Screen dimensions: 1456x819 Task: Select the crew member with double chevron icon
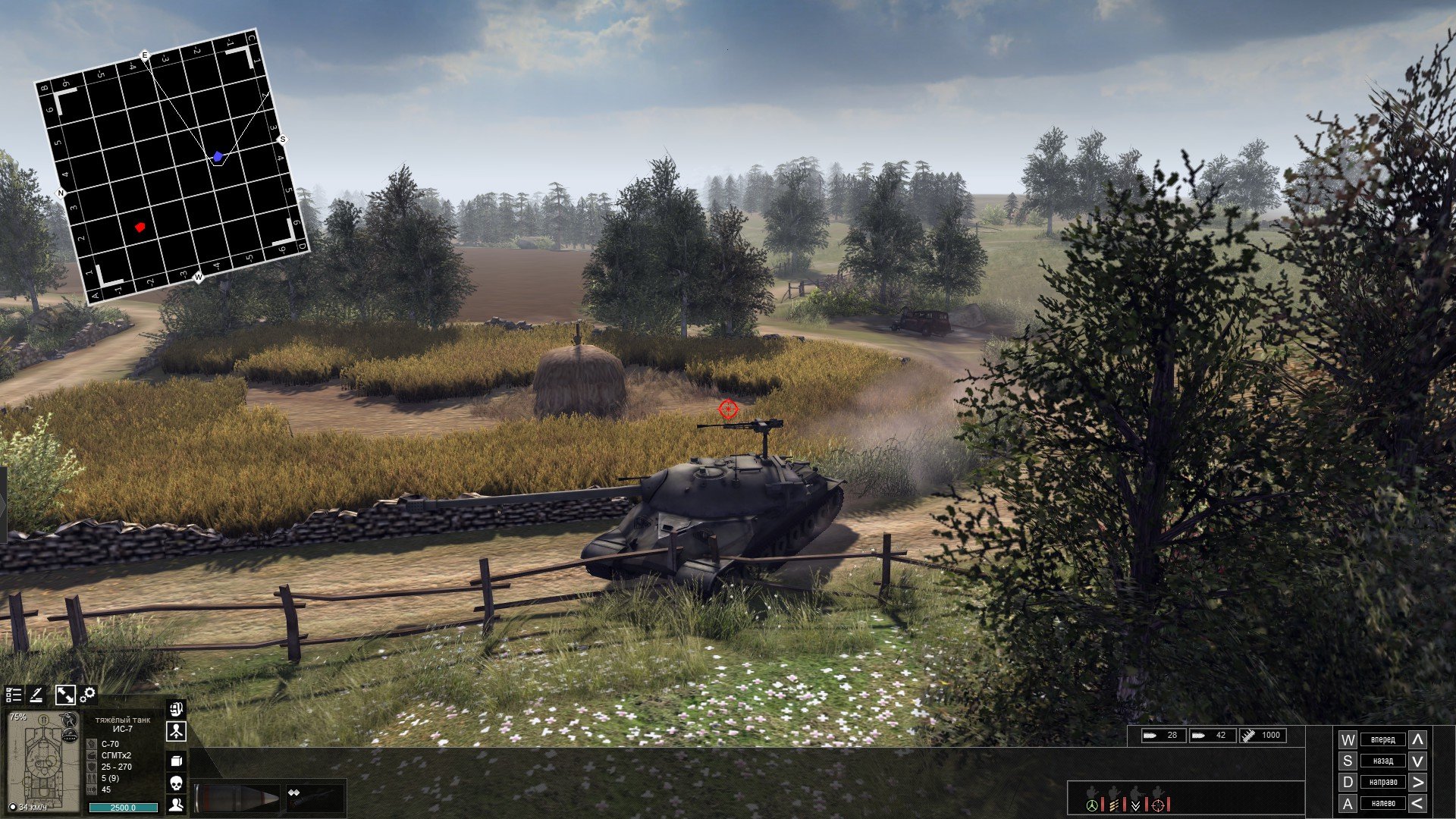(x=1136, y=802)
